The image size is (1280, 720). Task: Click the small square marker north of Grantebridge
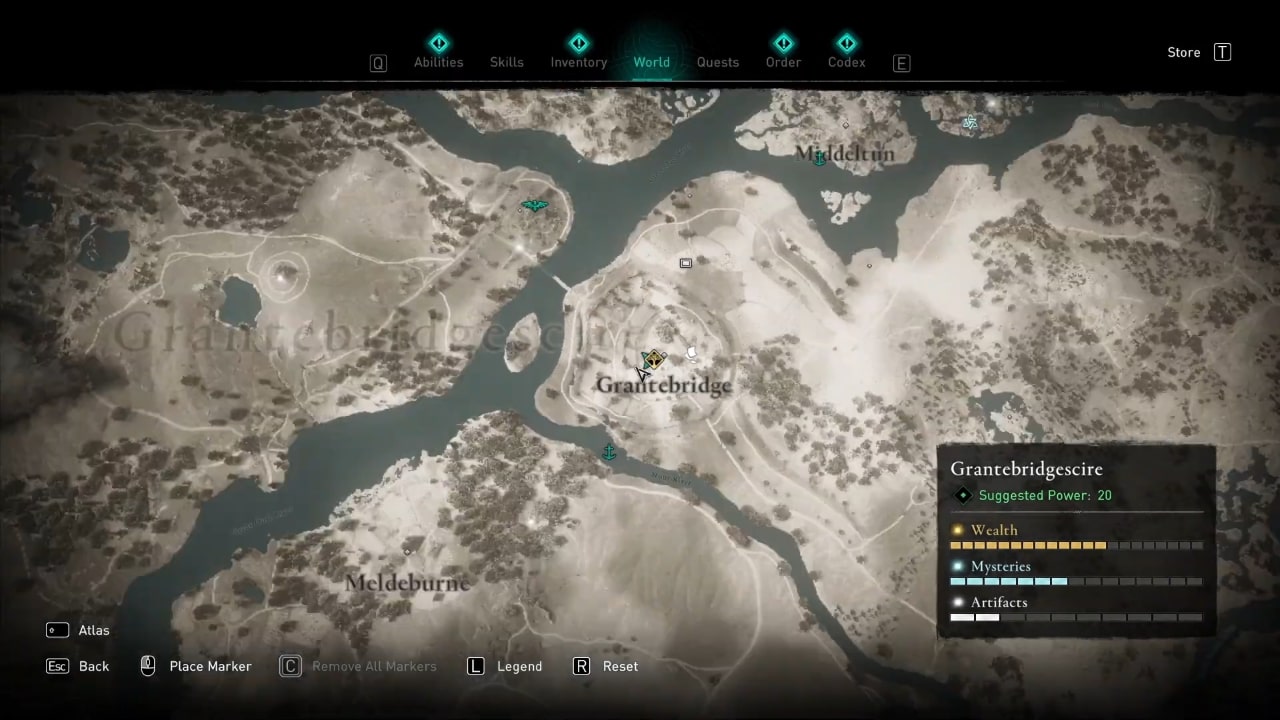pos(685,263)
